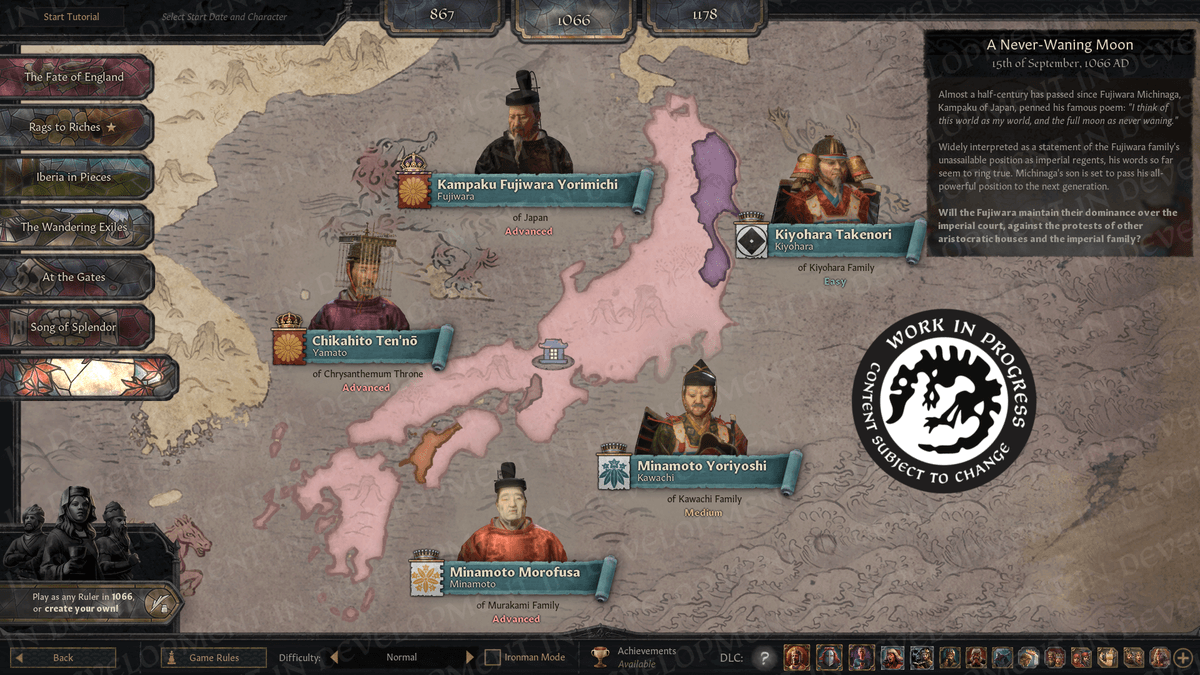1200x675 pixels.
Task: Pick the Iberia in Pieces bookmark
Action: 75,177
